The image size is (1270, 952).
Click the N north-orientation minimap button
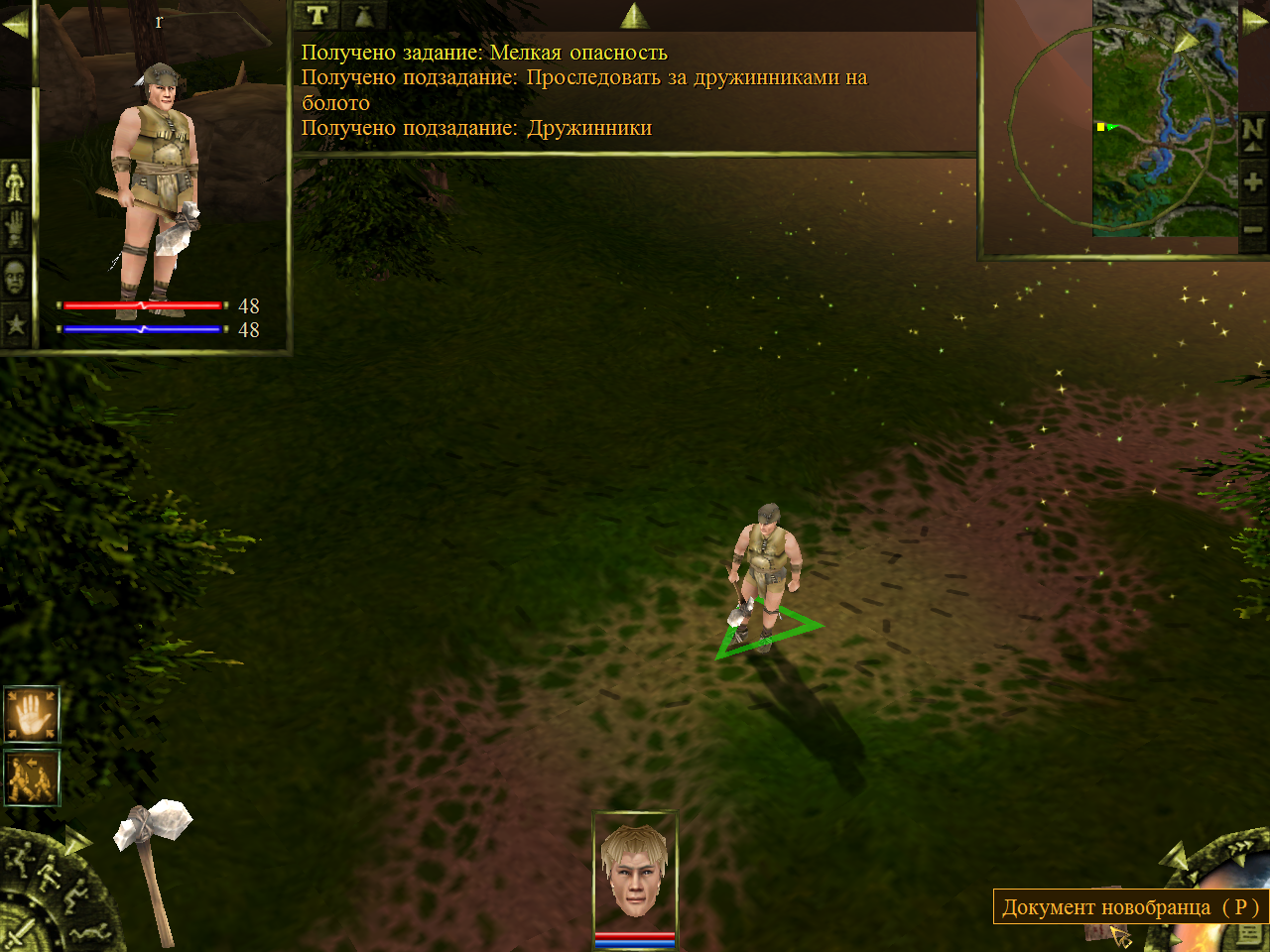point(1253,132)
